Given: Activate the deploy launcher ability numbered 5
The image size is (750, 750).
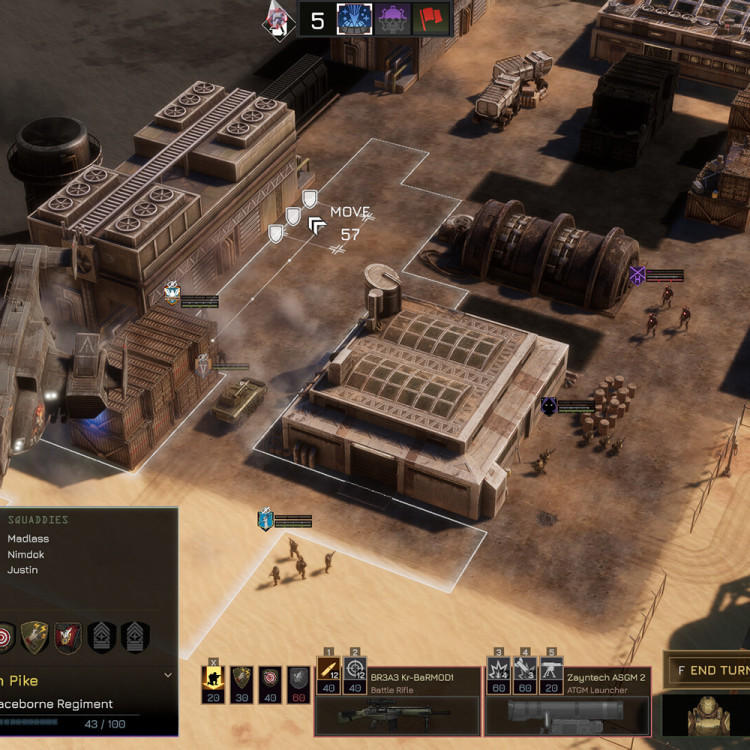Looking at the screenshot, I should click(551, 674).
